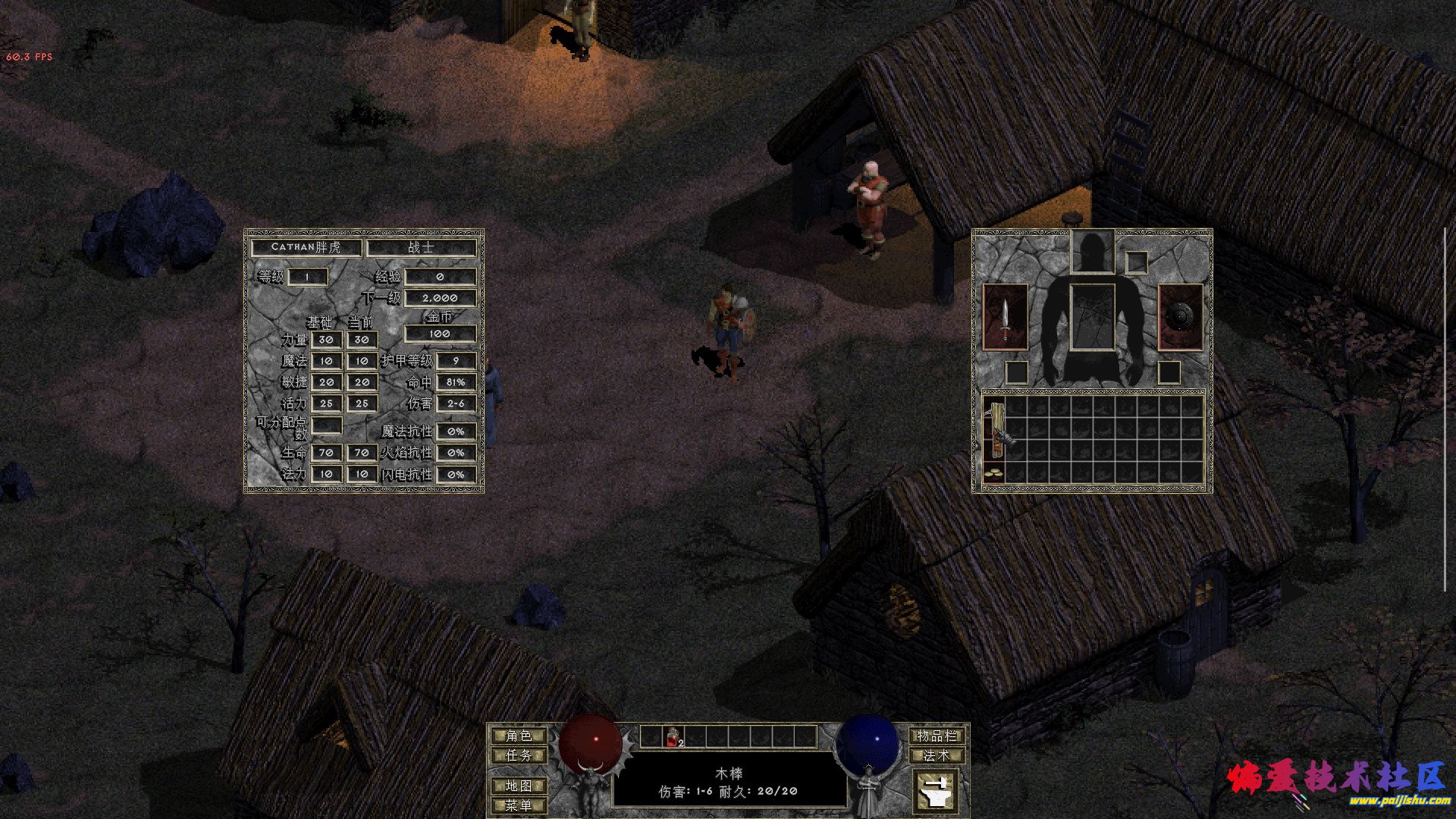The image size is (1456, 819).
Task: Show the 地图 automap
Action: click(x=519, y=786)
